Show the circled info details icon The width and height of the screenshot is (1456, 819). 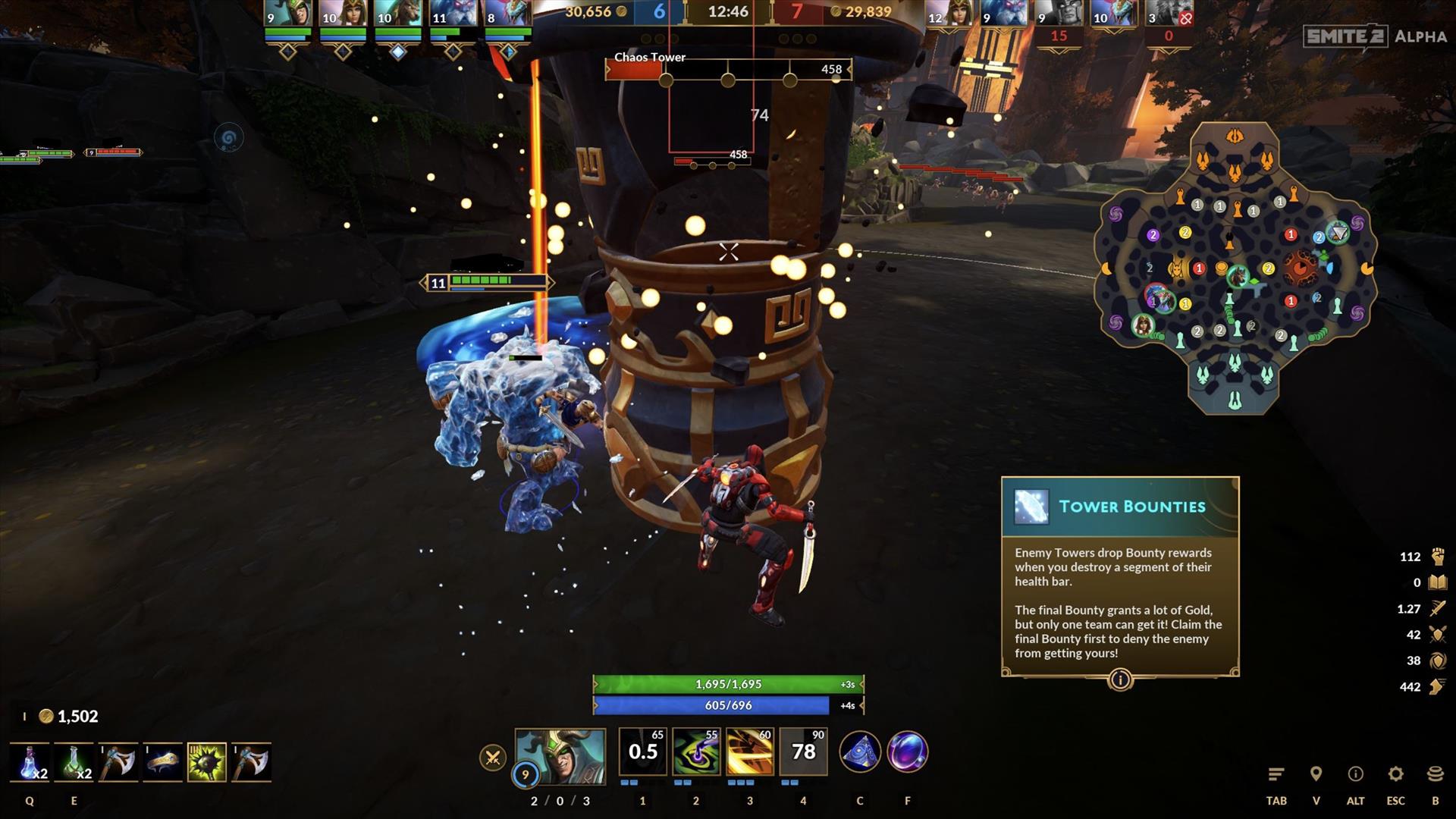point(1355,774)
